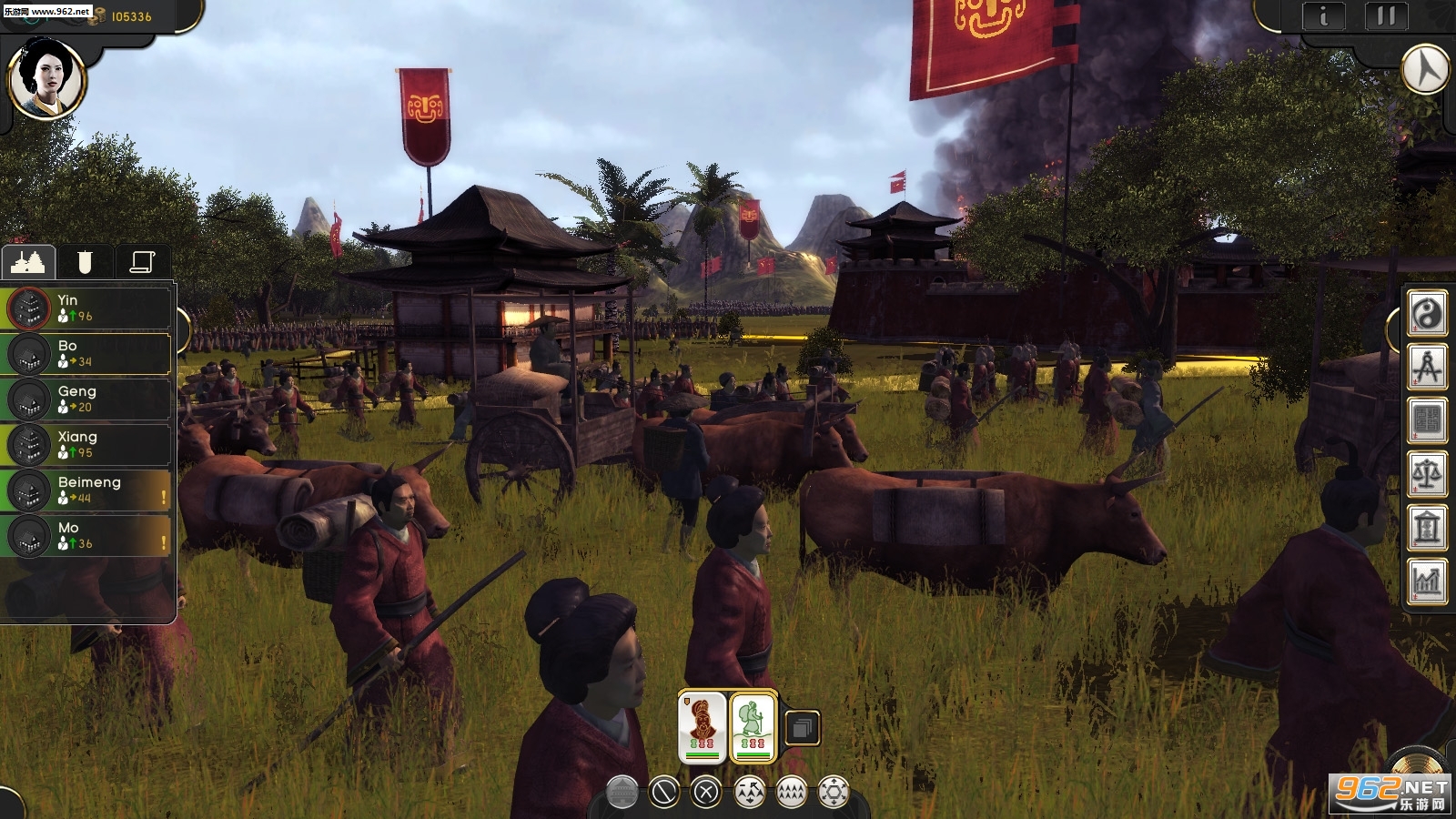Select Beimeng in the settlement list

89,490
